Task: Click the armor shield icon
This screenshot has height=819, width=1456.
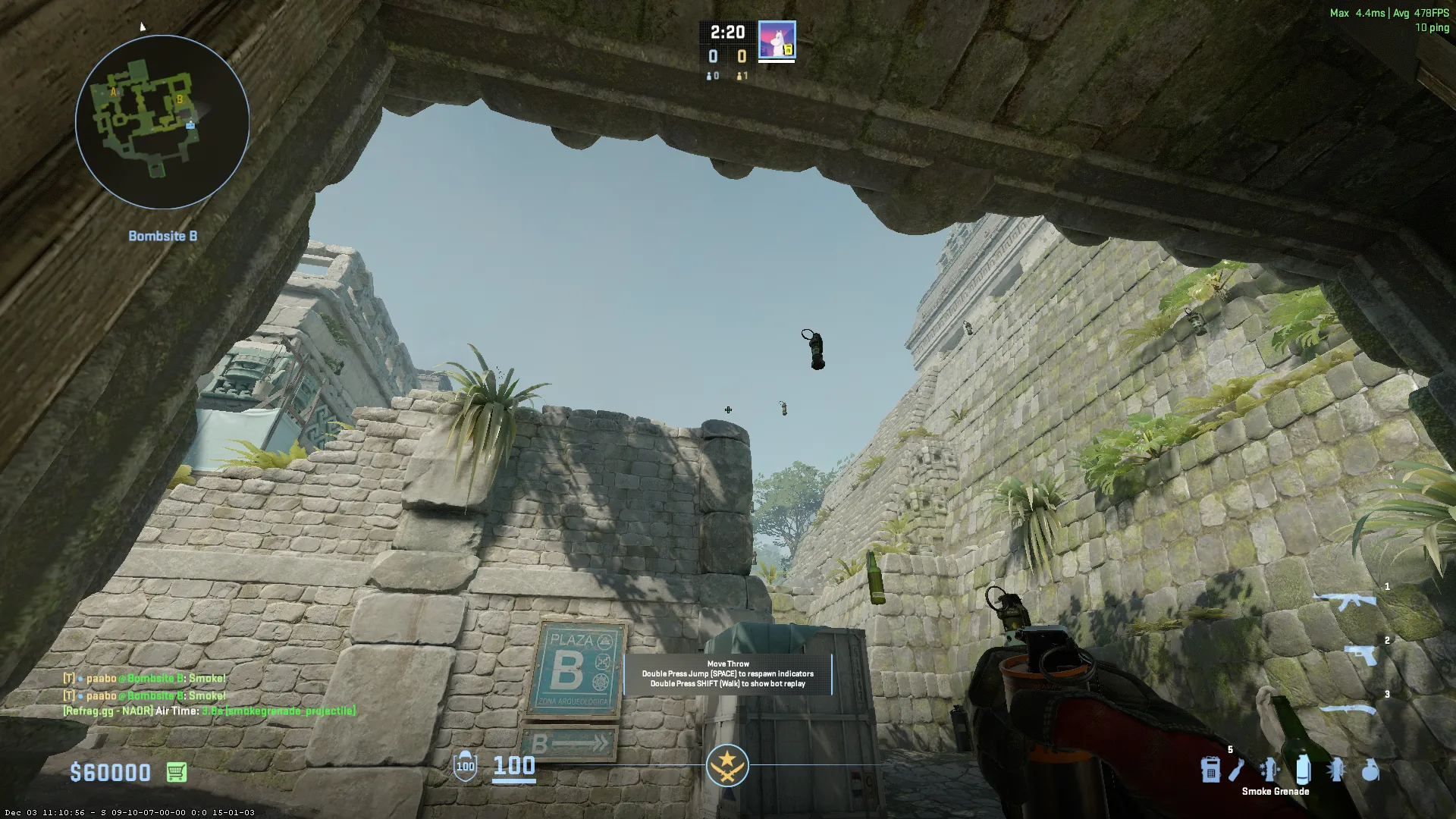Action: [465, 766]
